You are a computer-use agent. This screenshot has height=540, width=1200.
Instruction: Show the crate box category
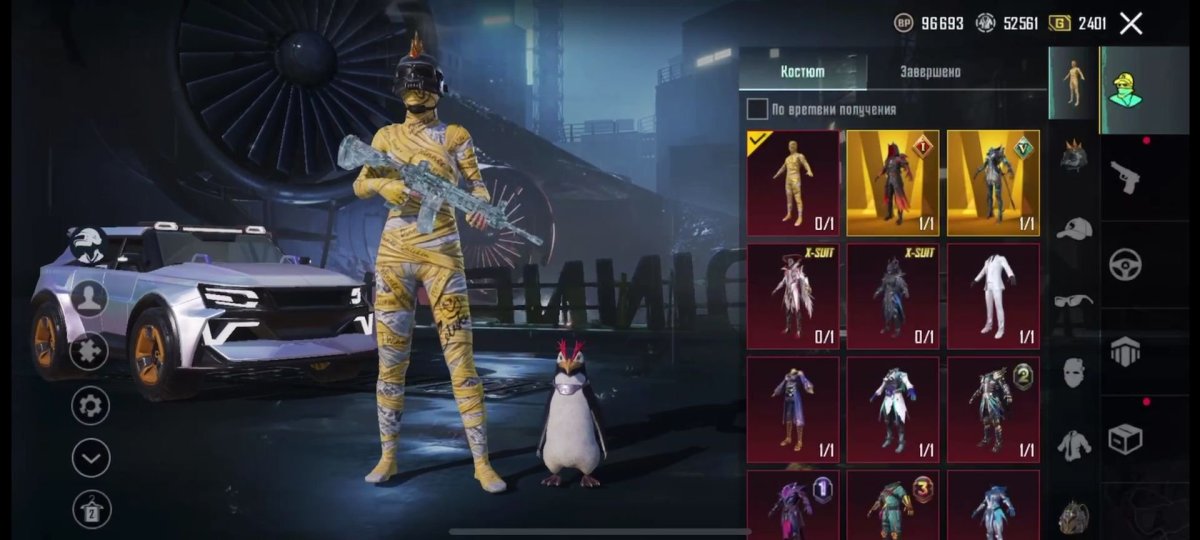tap(1126, 439)
